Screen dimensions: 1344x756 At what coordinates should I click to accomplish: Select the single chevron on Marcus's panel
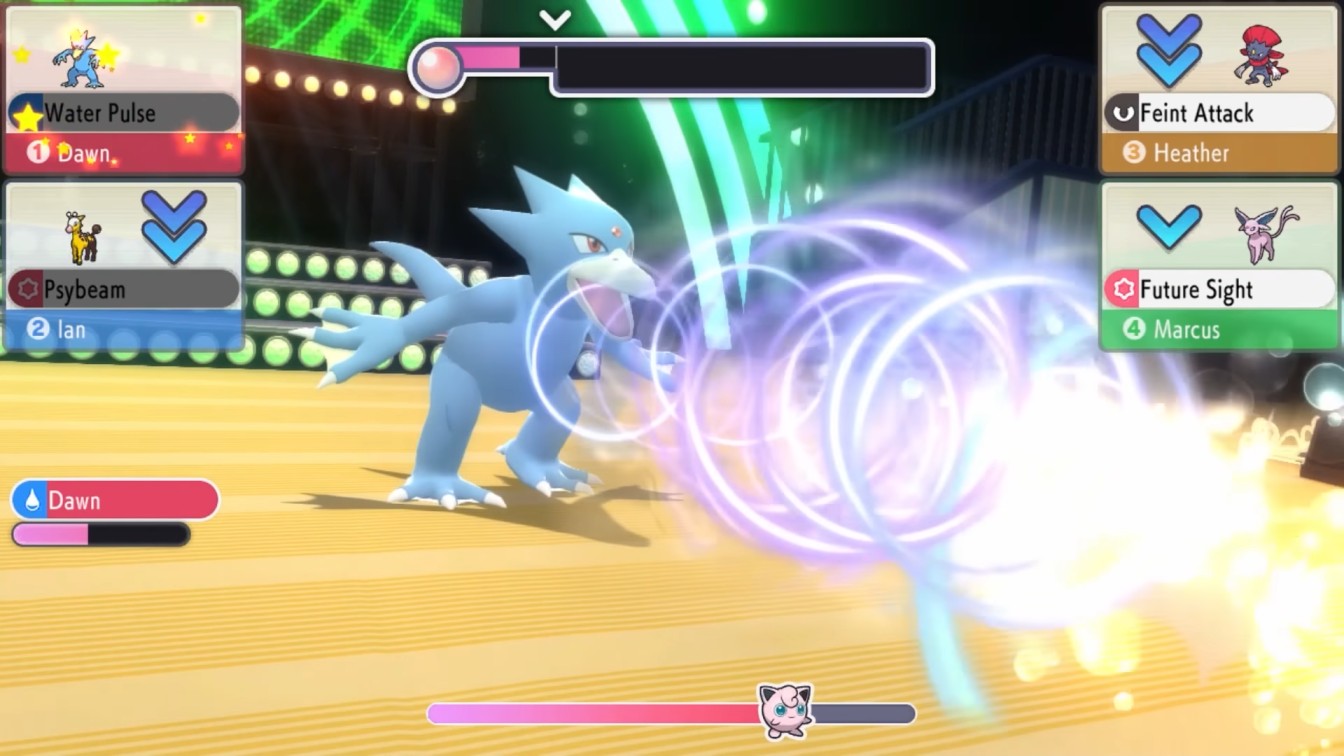click(1168, 228)
